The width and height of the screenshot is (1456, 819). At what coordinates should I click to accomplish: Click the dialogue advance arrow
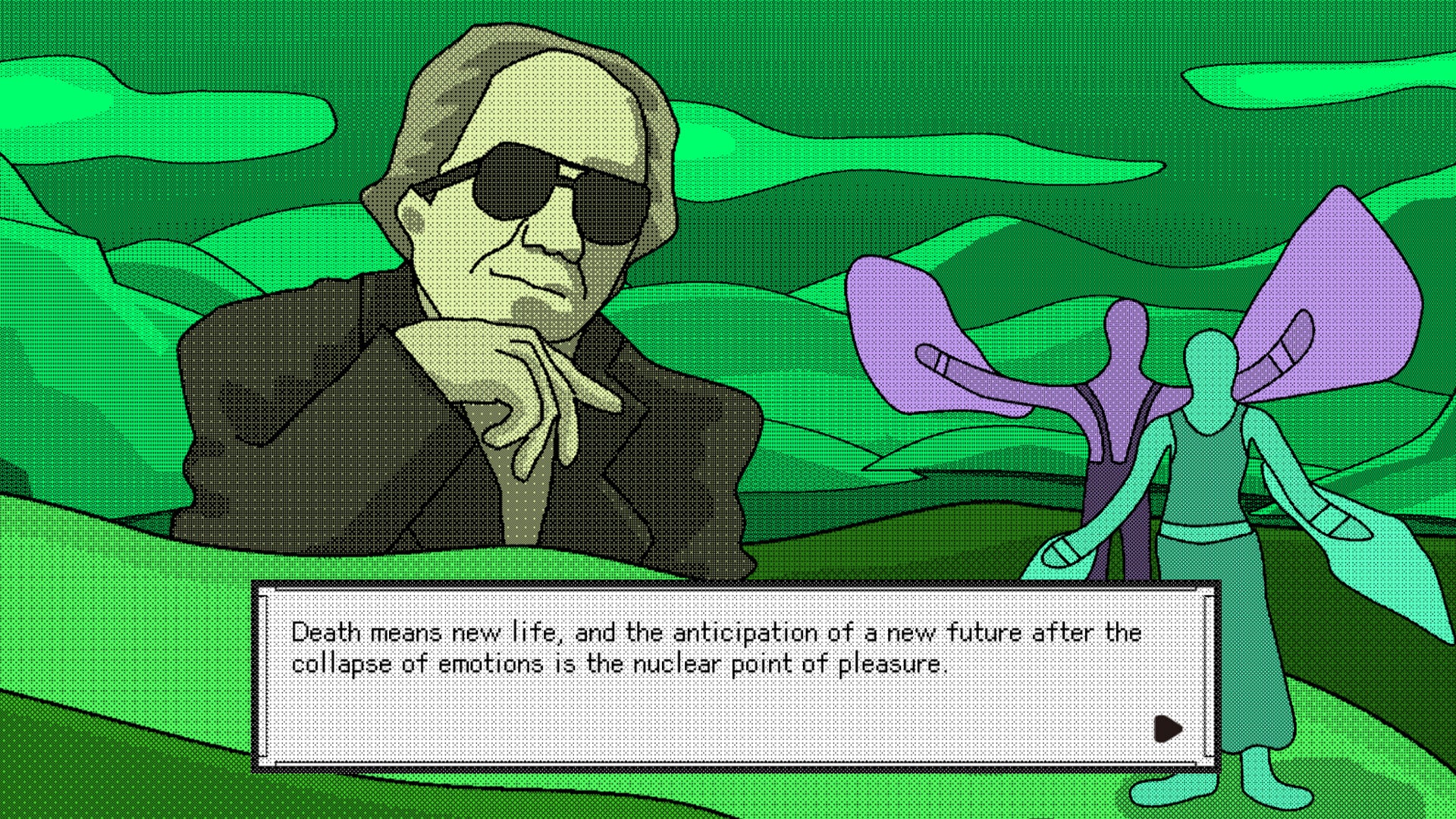pyautogui.click(x=1167, y=729)
